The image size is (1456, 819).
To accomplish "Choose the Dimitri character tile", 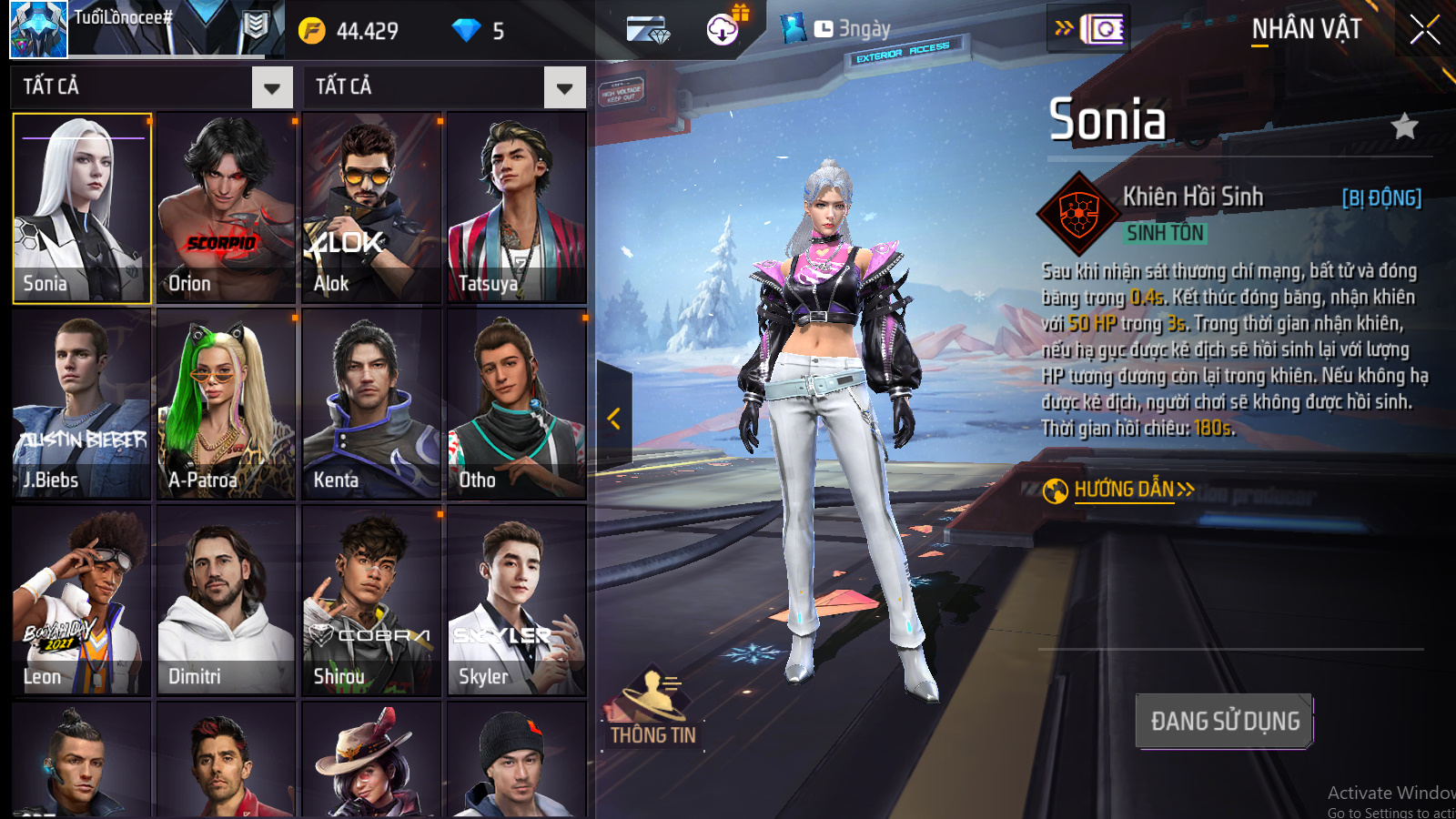I will (227, 601).
